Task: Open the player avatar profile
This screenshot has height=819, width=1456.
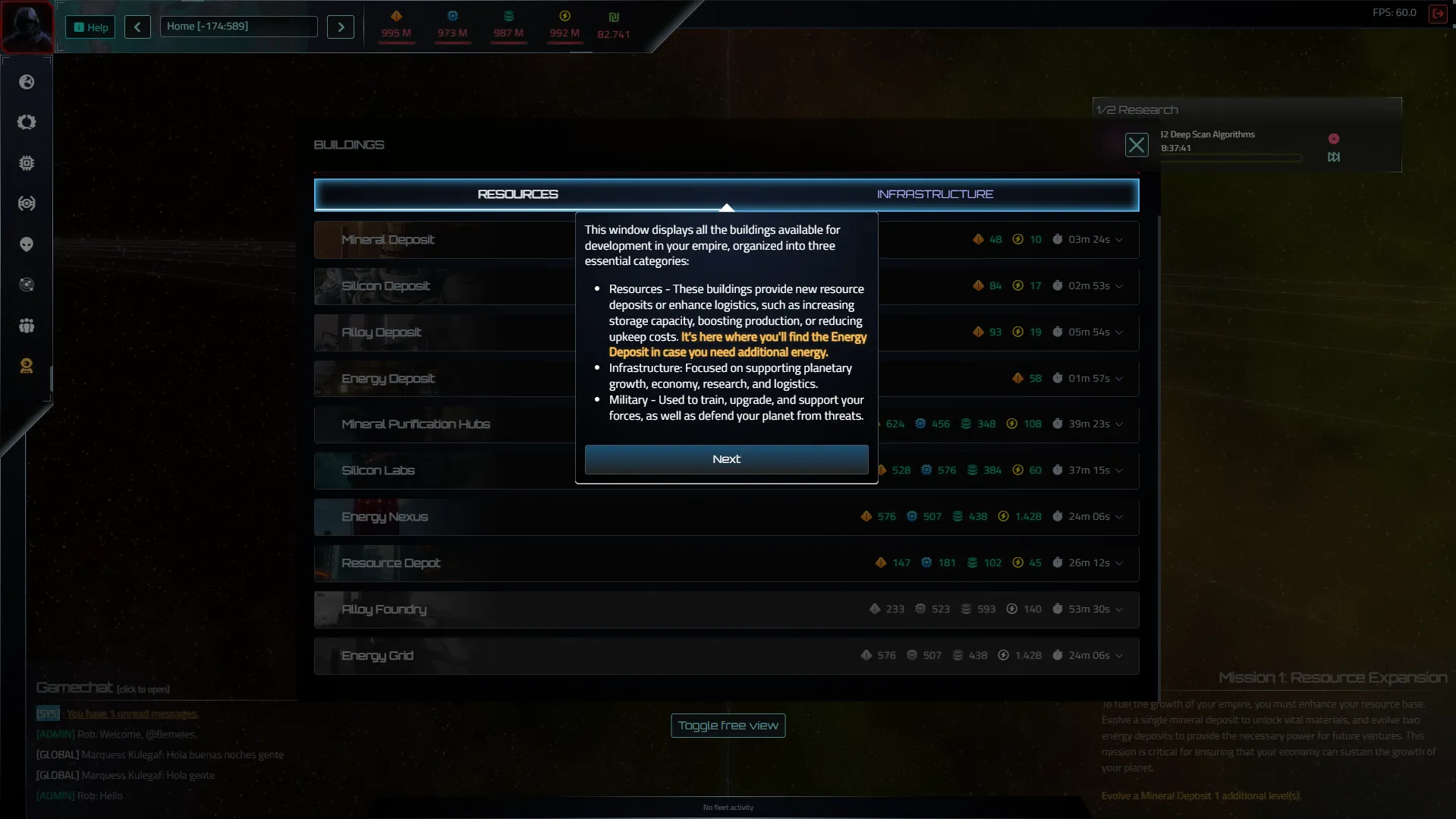Action: tap(27, 26)
